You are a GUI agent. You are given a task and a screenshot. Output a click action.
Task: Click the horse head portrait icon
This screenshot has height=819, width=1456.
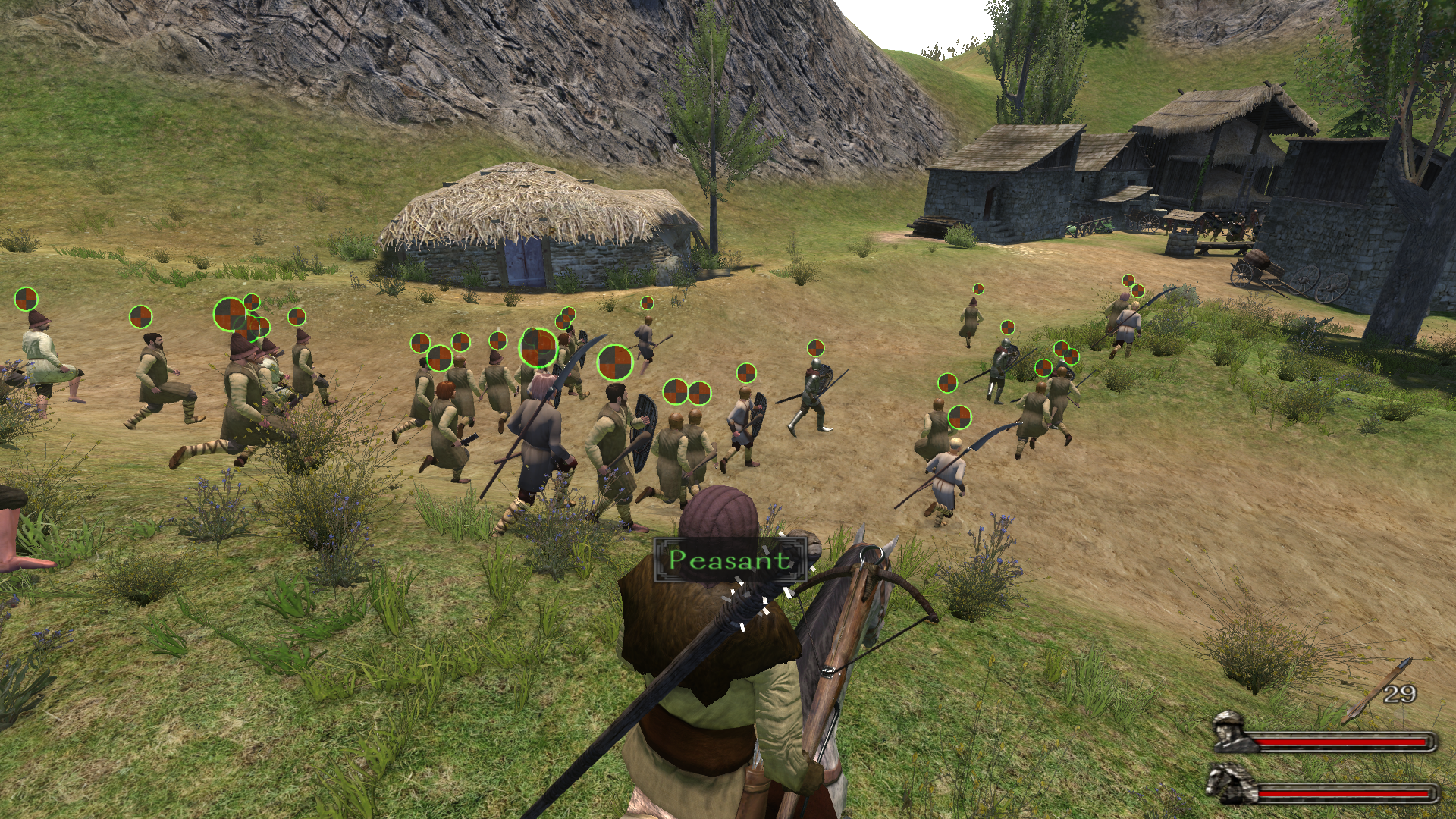click(1230, 784)
